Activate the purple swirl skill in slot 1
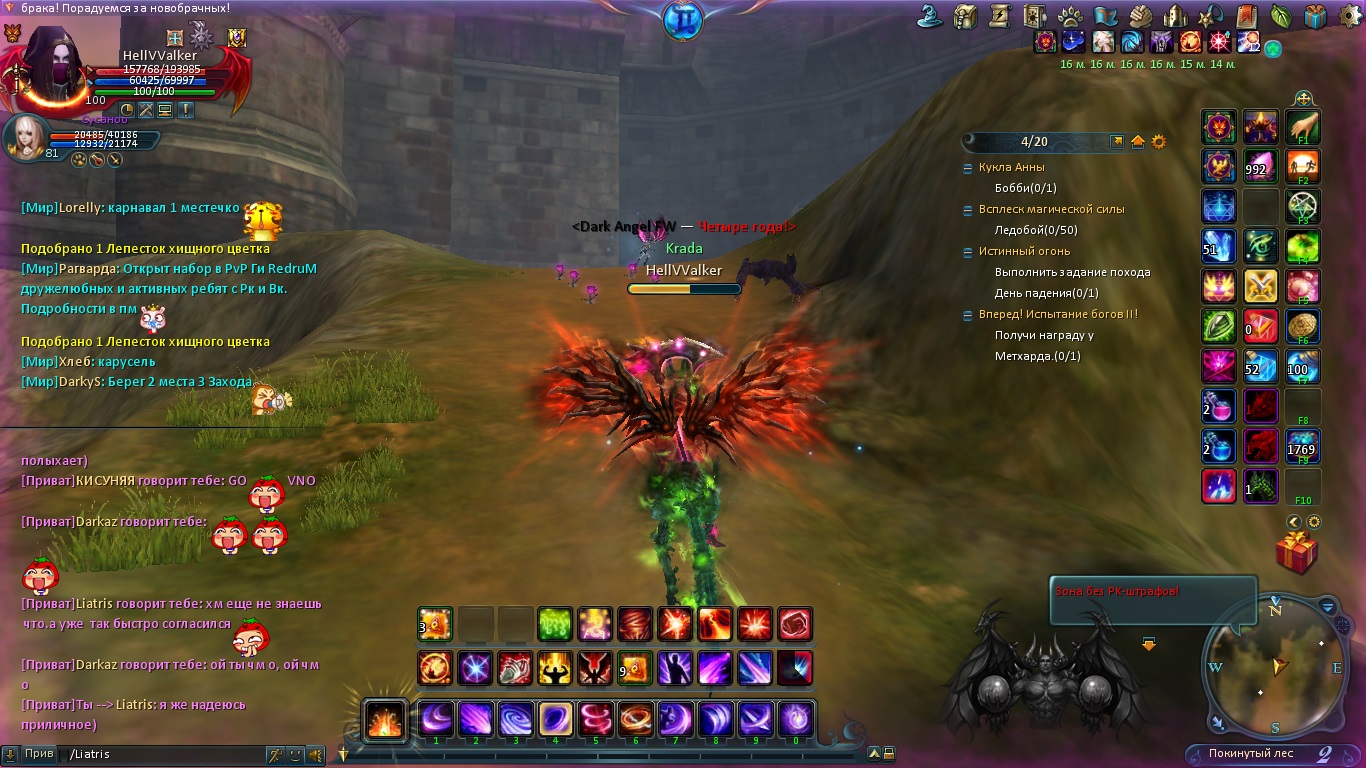The height and width of the screenshot is (768, 1366). pos(436,719)
